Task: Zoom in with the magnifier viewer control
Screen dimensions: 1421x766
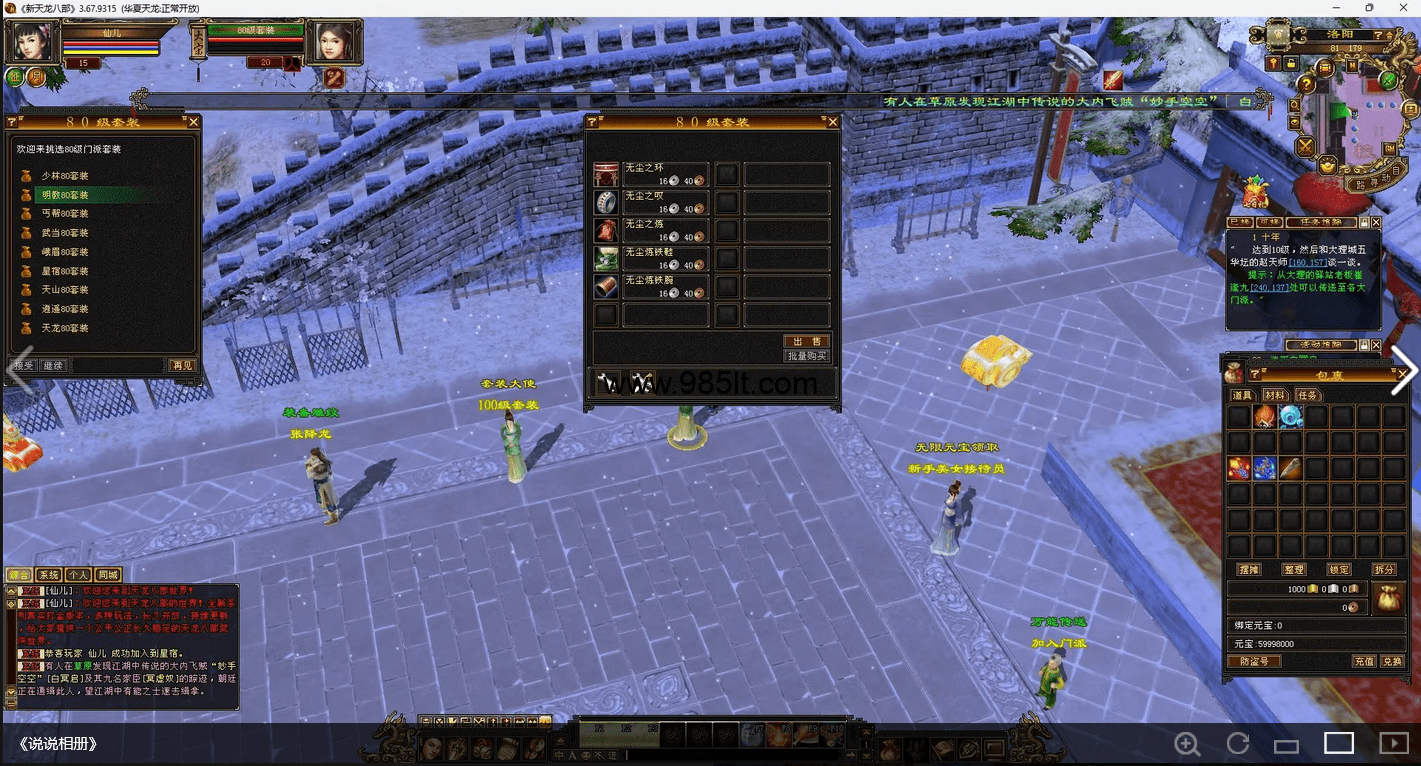Action: click(x=1187, y=744)
